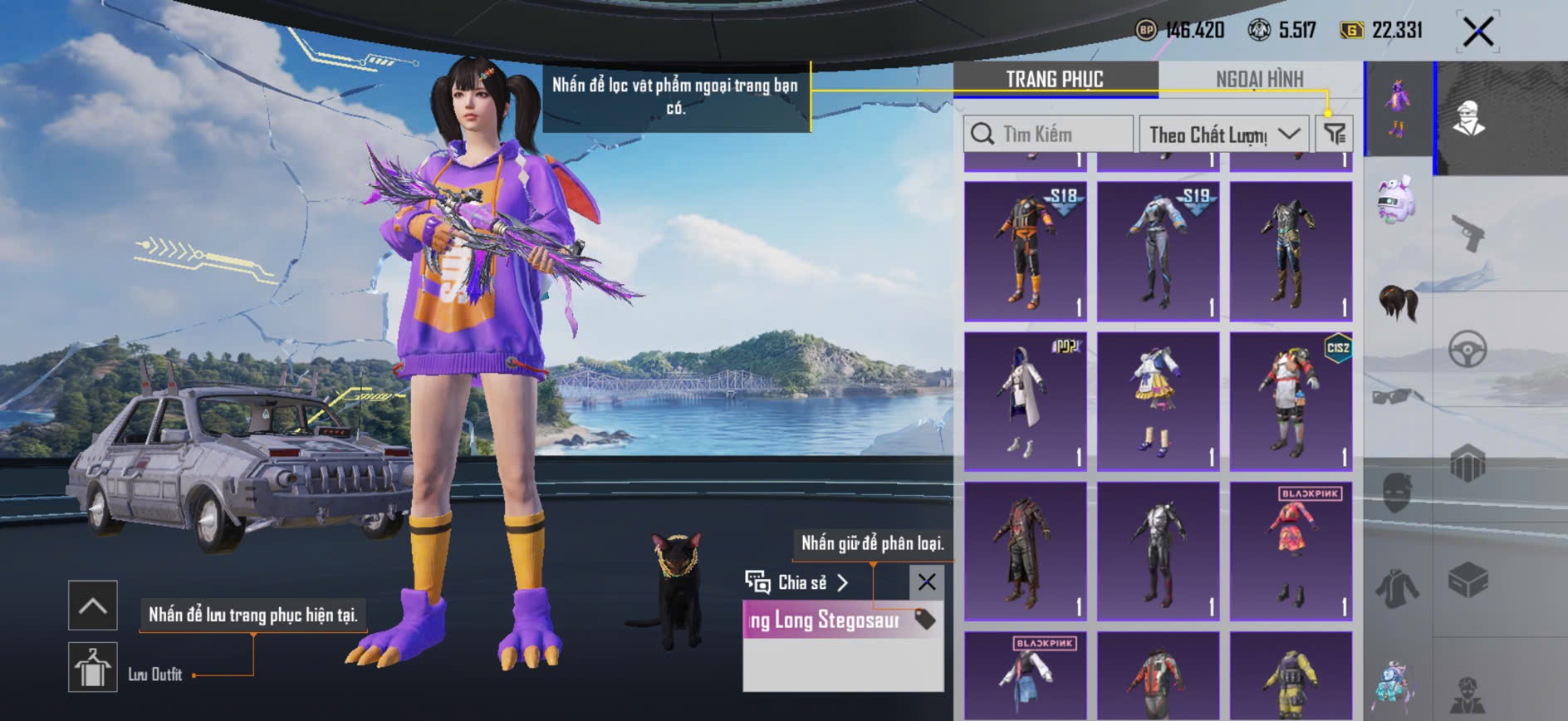This screenshot has height=721, width=1568.
Task: Open the Chia sẻ share option
Action: click(x=797, y=582)
